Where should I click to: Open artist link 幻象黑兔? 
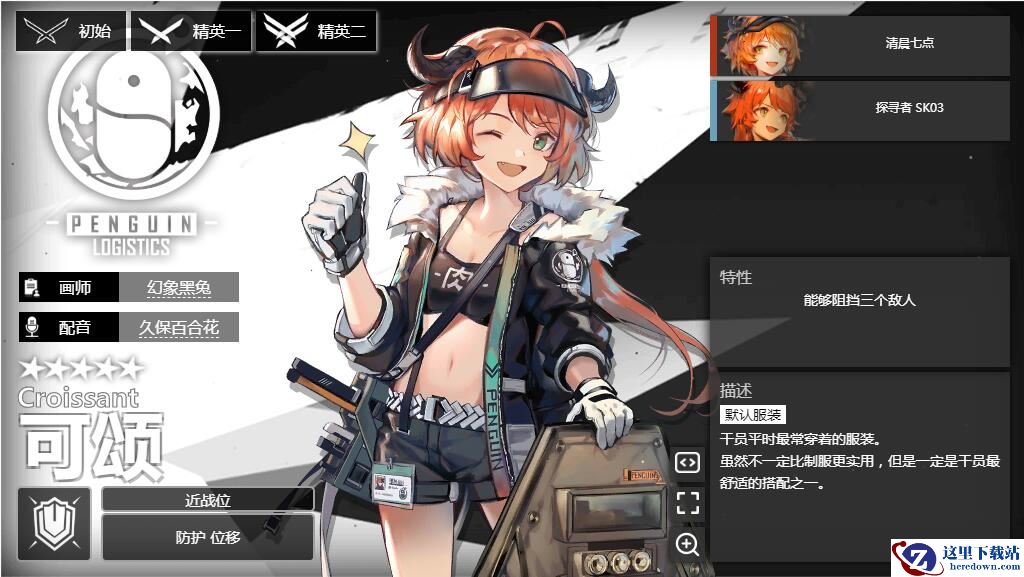point(179,288)
